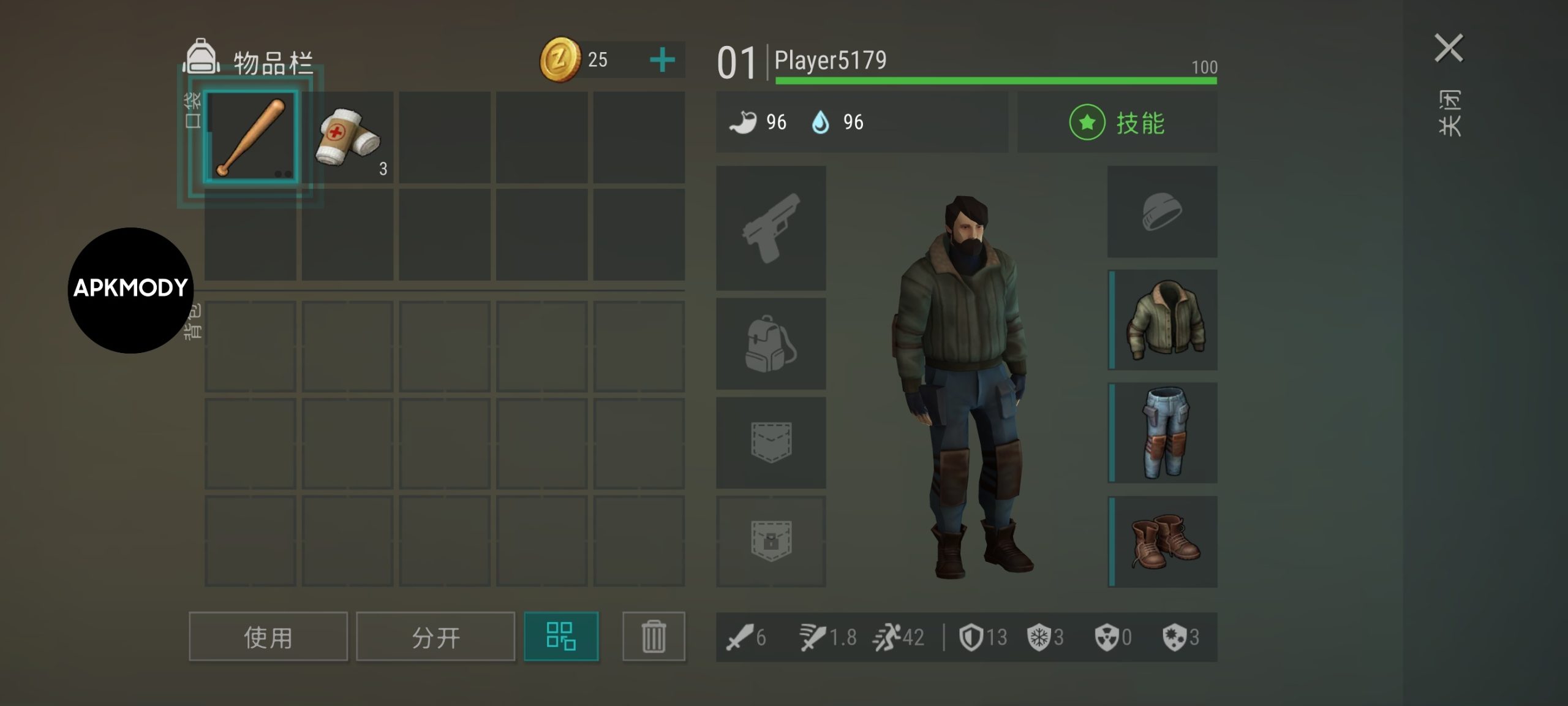Screen dimensions: 1568x706
Task: Select the equipped green jacket slot
Action: [1164, 320]
